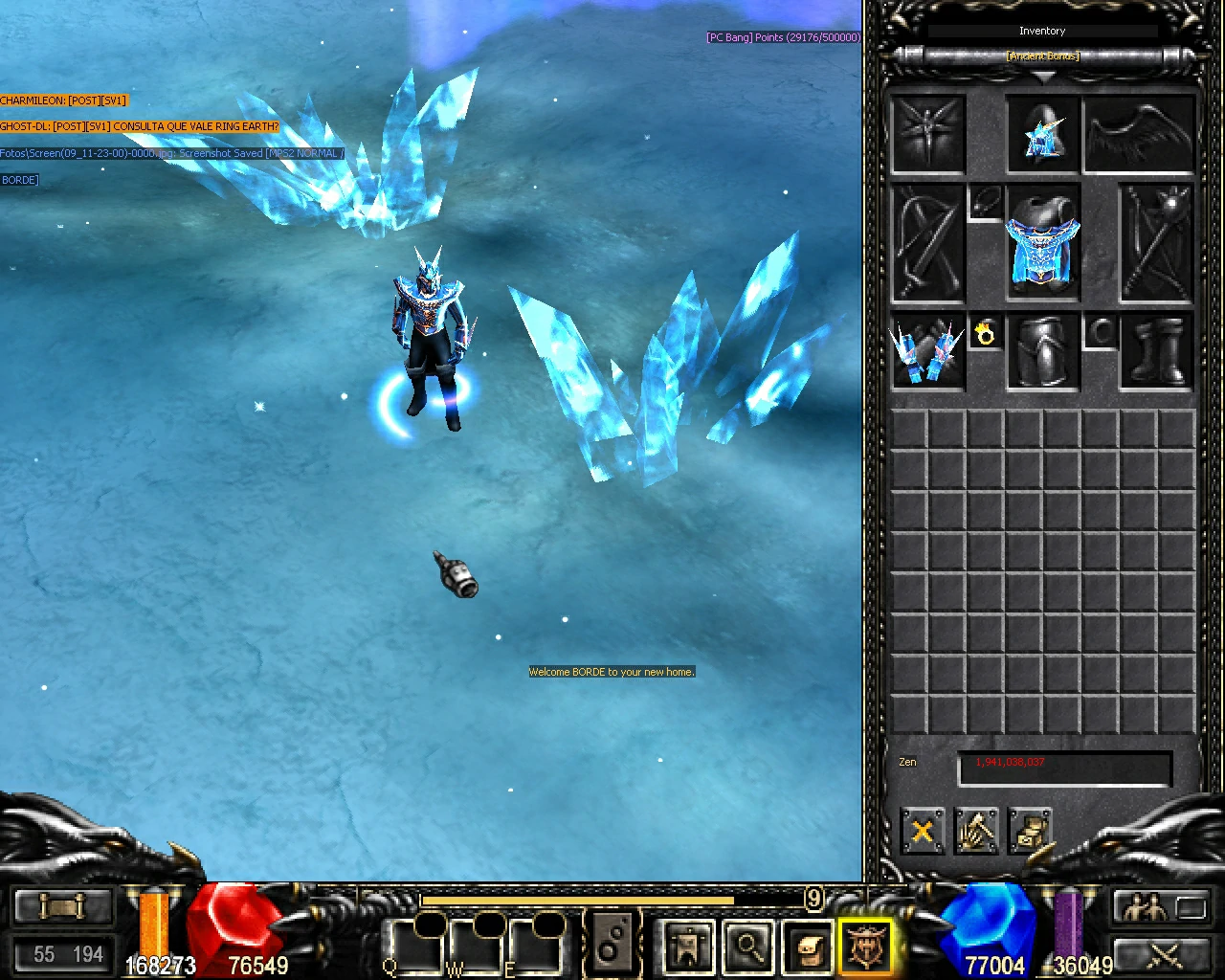Click the equipped angel wings icon in inventory
This screenshot has height=980, width=1225.
pos(1139,134)
